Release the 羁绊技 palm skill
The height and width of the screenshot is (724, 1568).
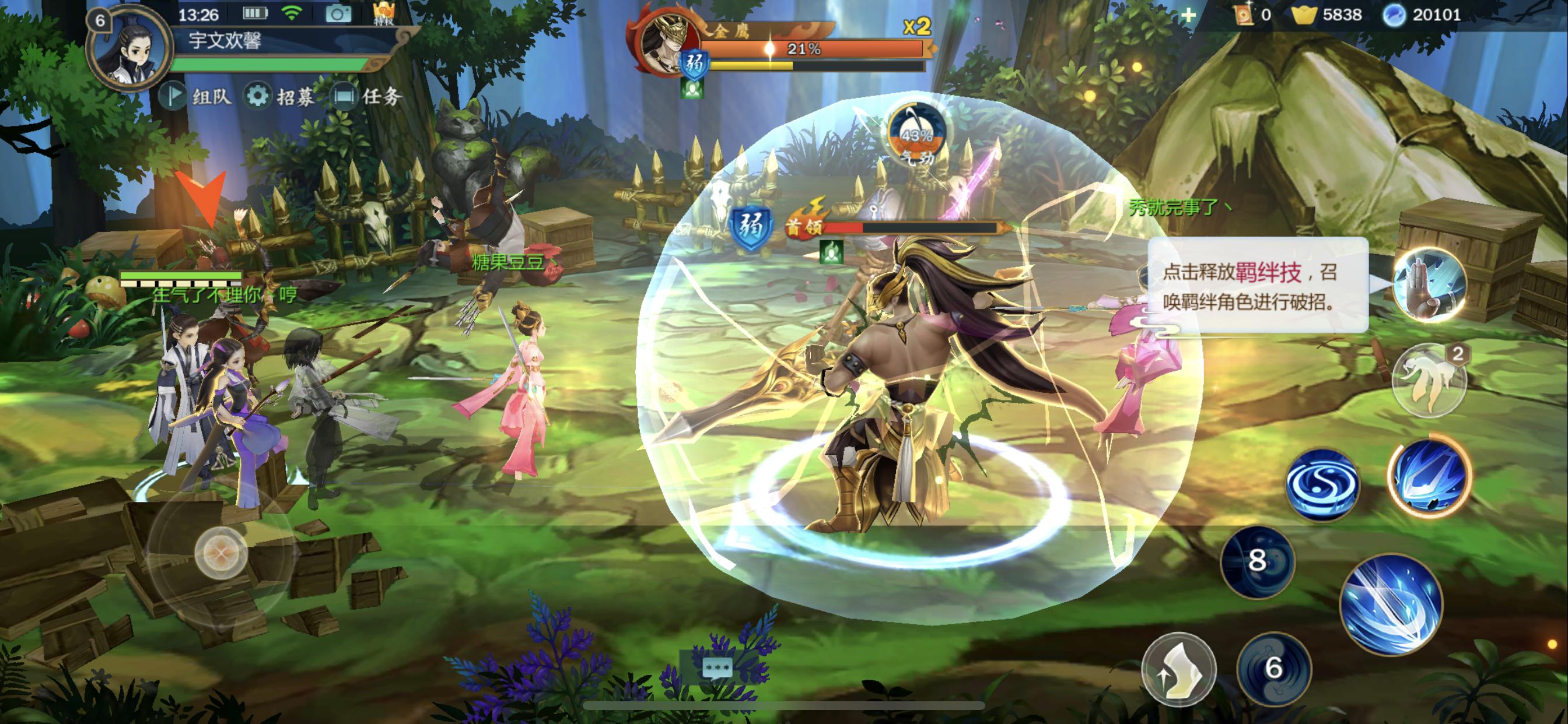pos(1429,284)
